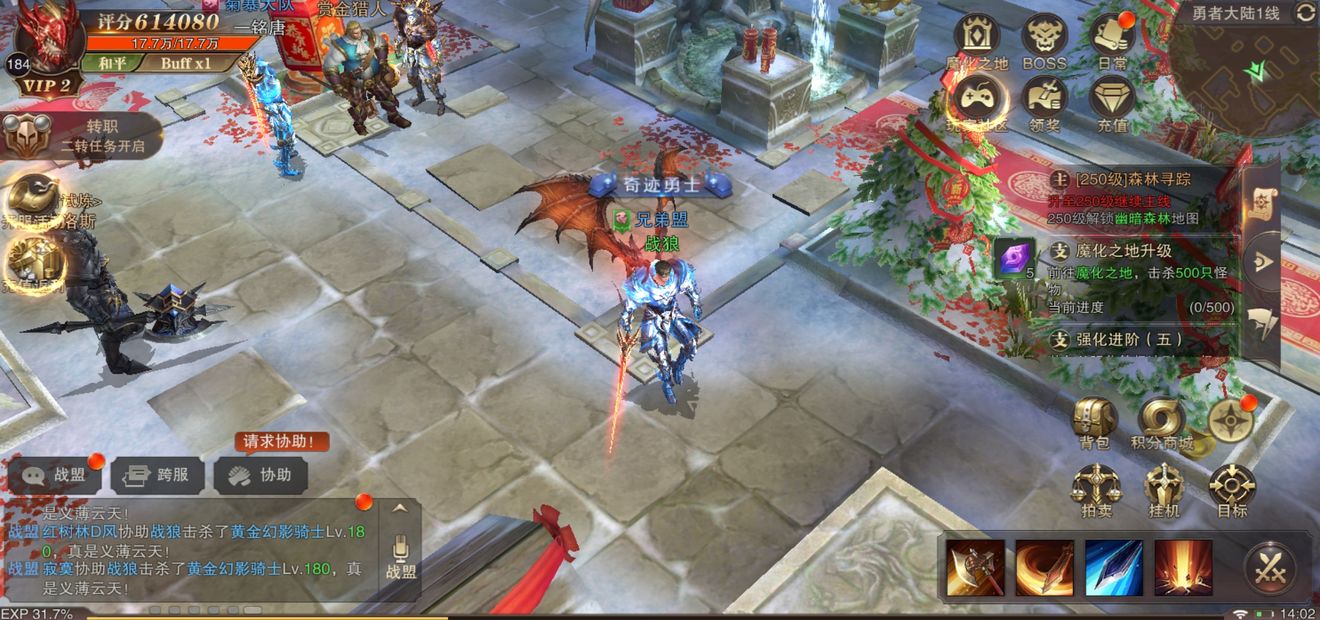Activate the 目标 target selector
Image resolution: width=1320 pixels, height=620 pixels.
[1232, 490]
